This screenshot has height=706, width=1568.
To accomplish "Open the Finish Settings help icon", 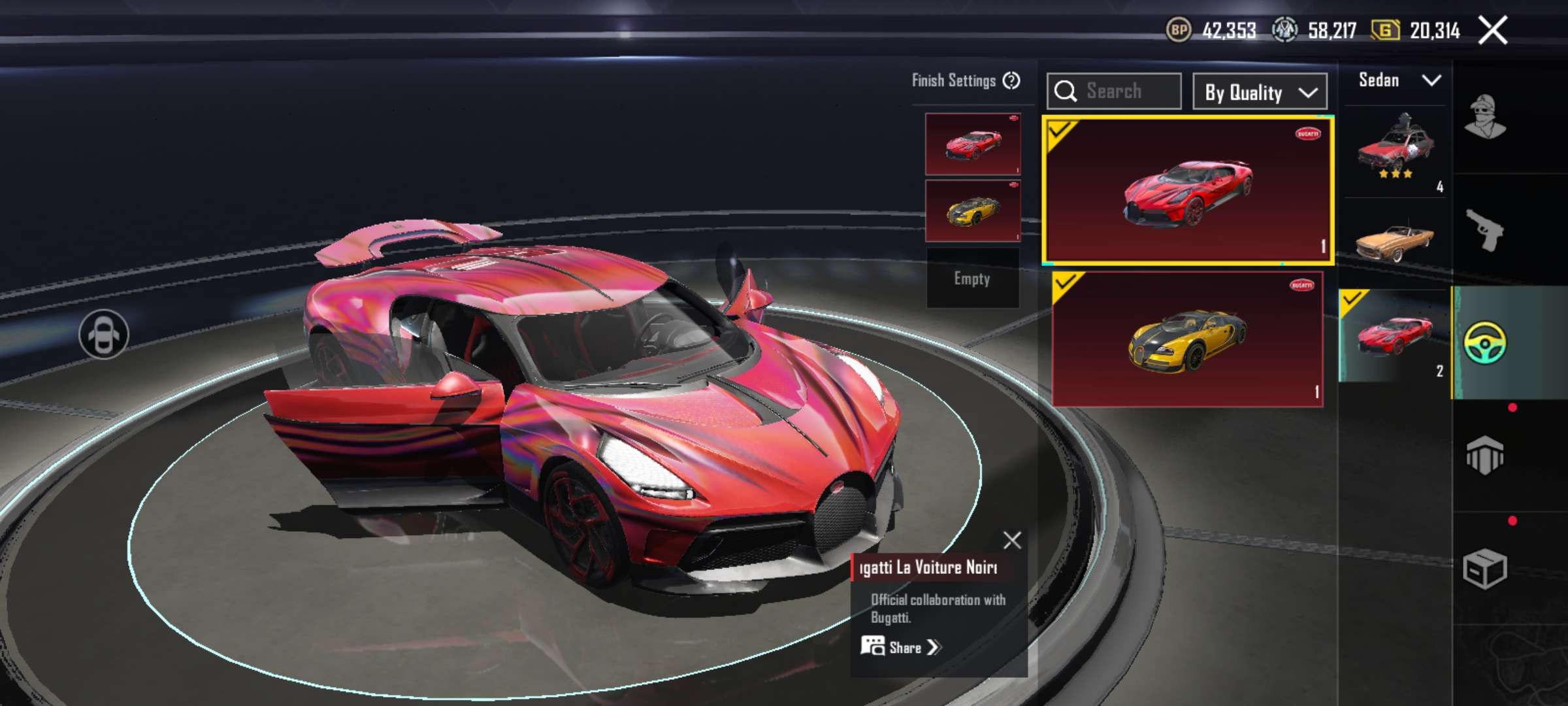I will [1011, 80].
